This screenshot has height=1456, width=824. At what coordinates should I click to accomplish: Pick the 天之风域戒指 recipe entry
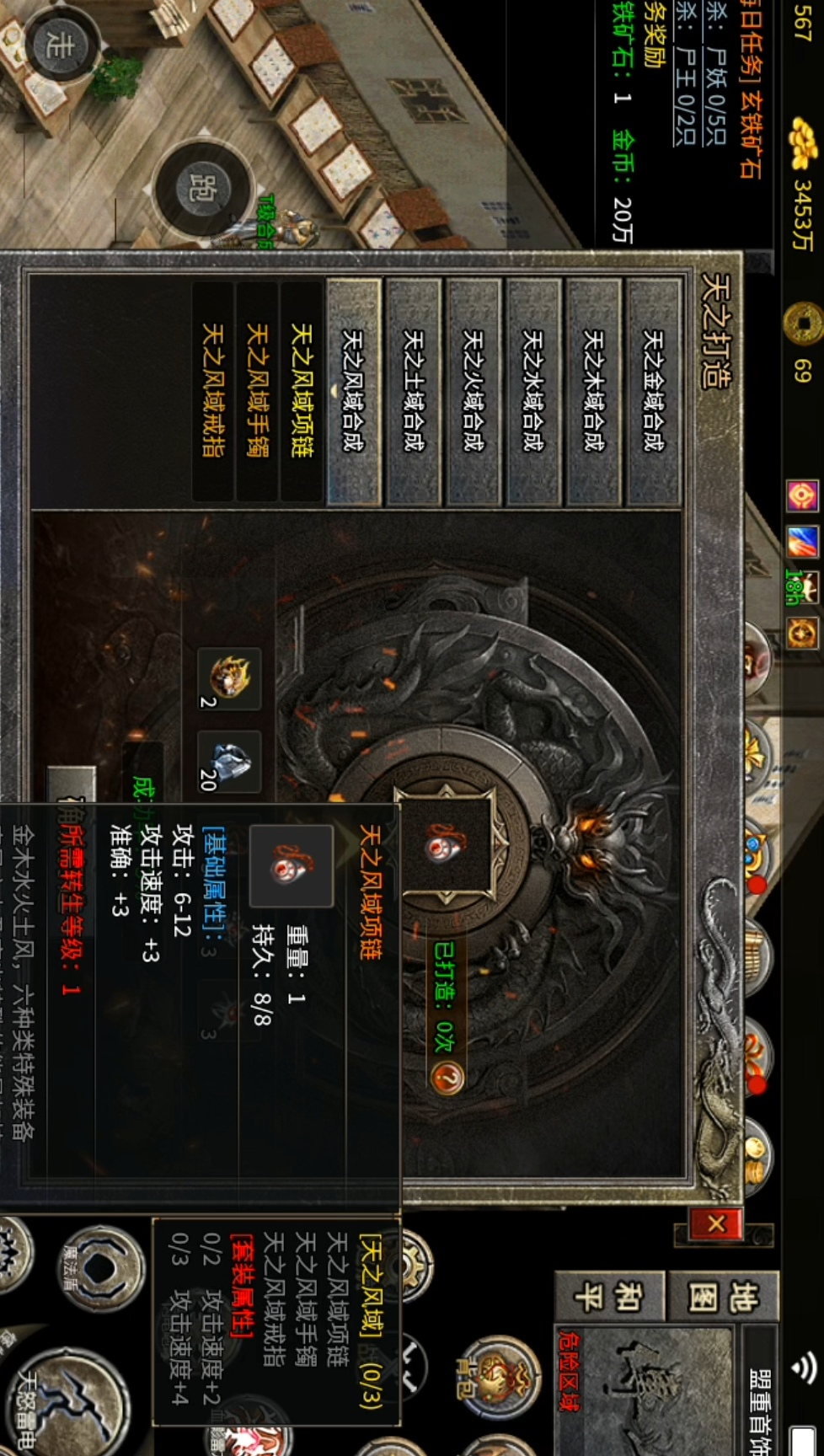(x=213, y=391)
